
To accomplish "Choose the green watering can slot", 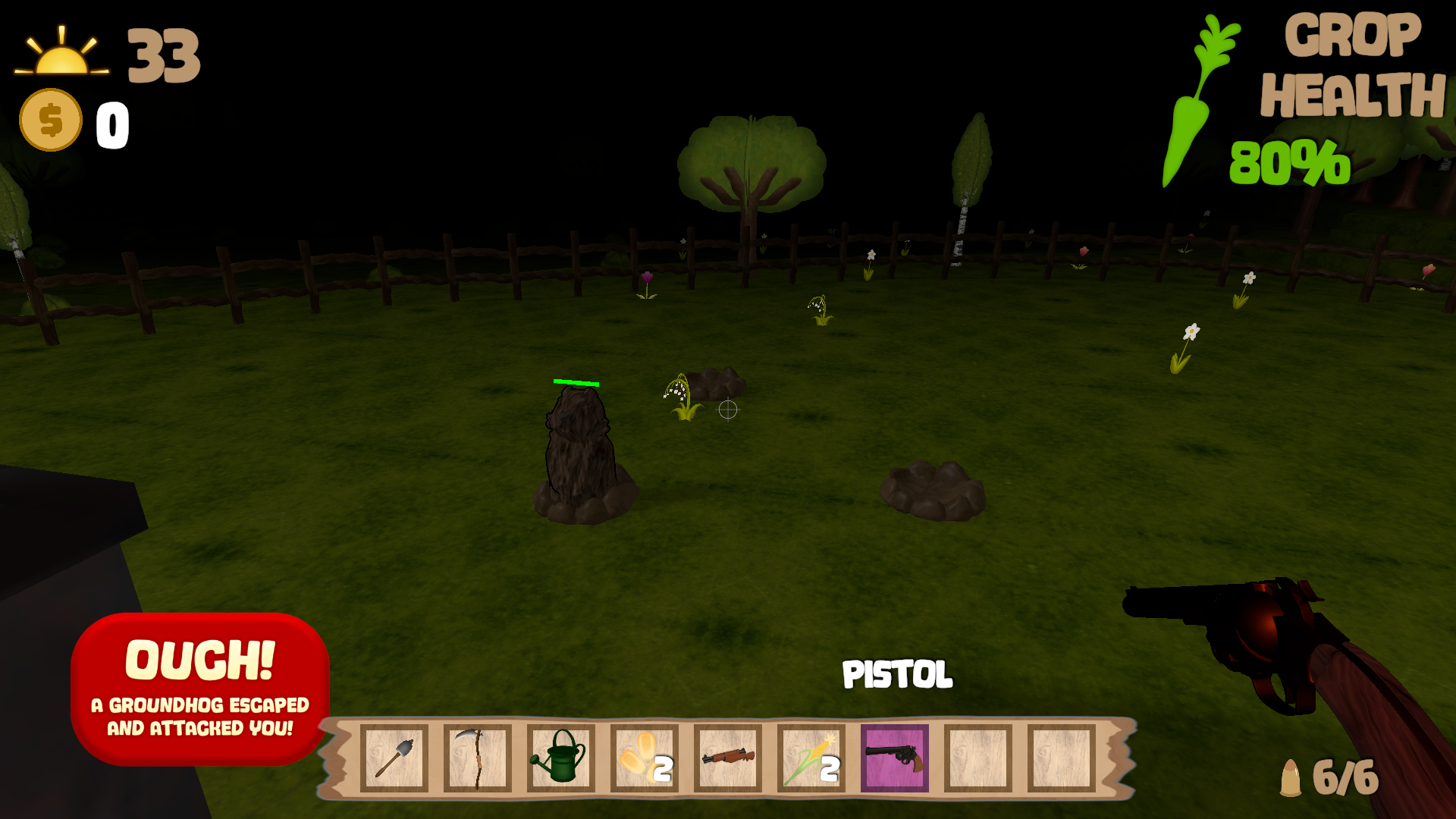I will coord(560,758).
